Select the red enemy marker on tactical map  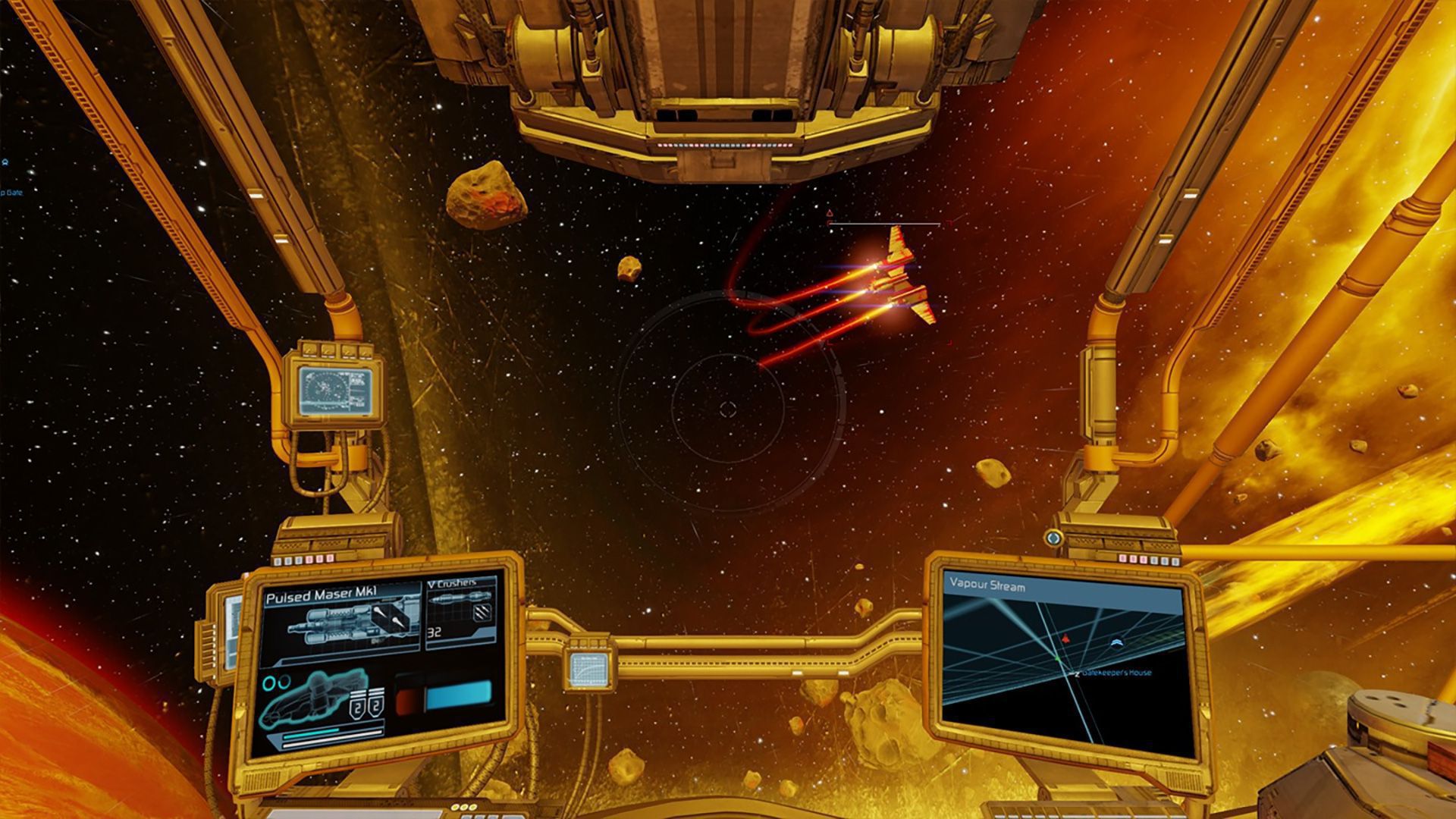(x=1065, y=639)
